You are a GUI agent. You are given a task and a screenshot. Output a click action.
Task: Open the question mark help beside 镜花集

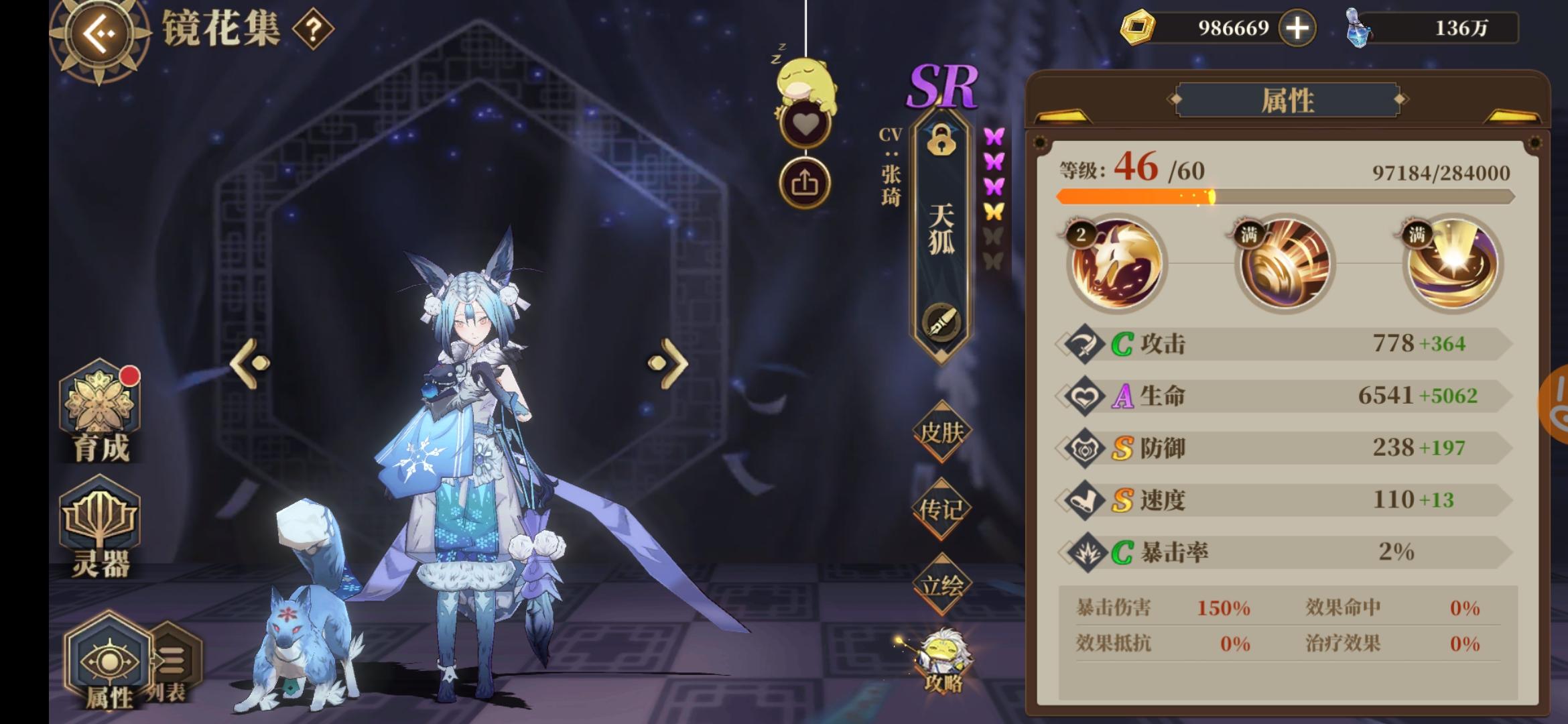pyautogui.click(x=312, y=29)
